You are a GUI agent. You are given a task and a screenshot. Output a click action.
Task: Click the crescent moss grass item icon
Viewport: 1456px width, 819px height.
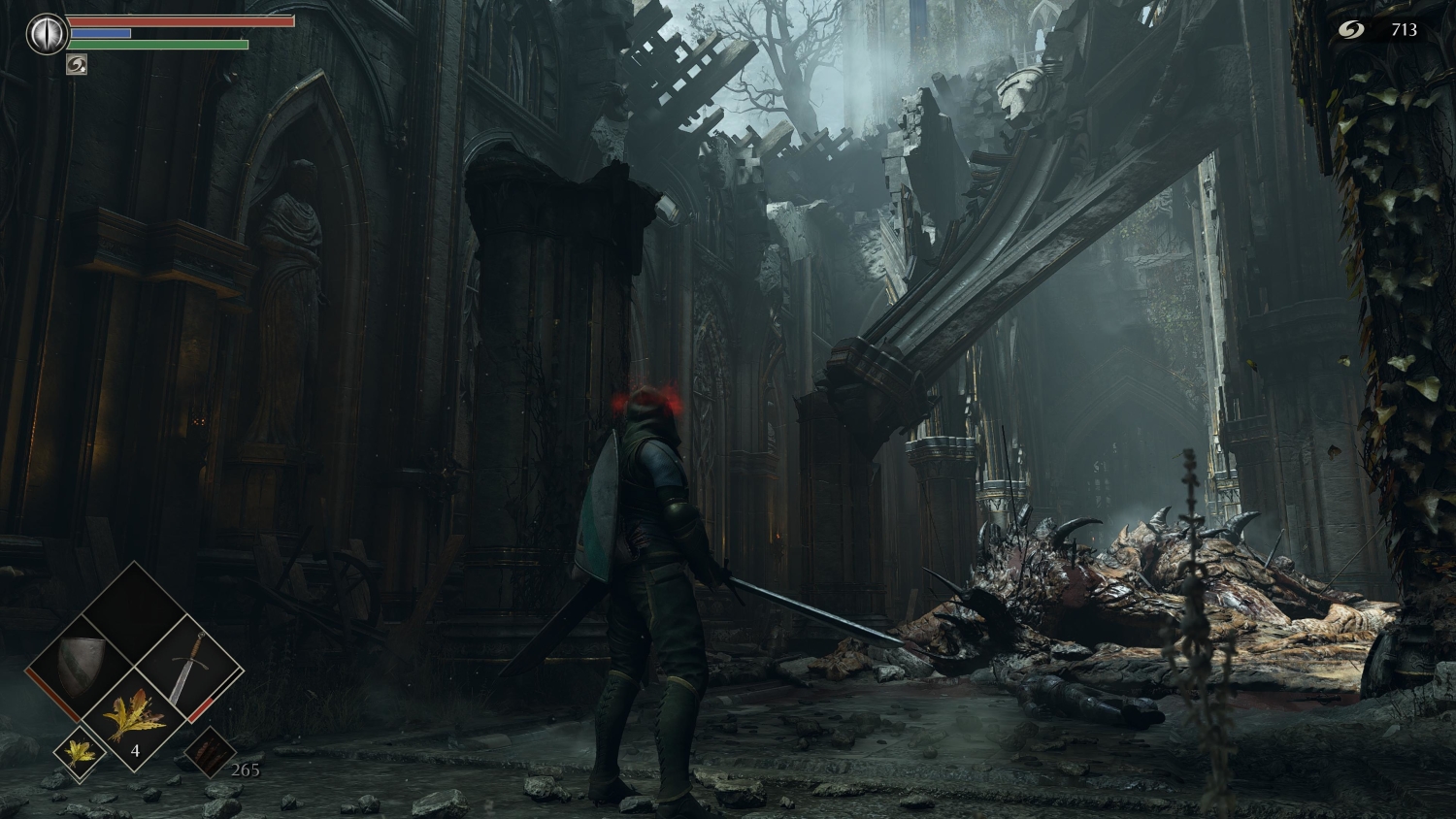pyautogui.click(x=136, y=718)
